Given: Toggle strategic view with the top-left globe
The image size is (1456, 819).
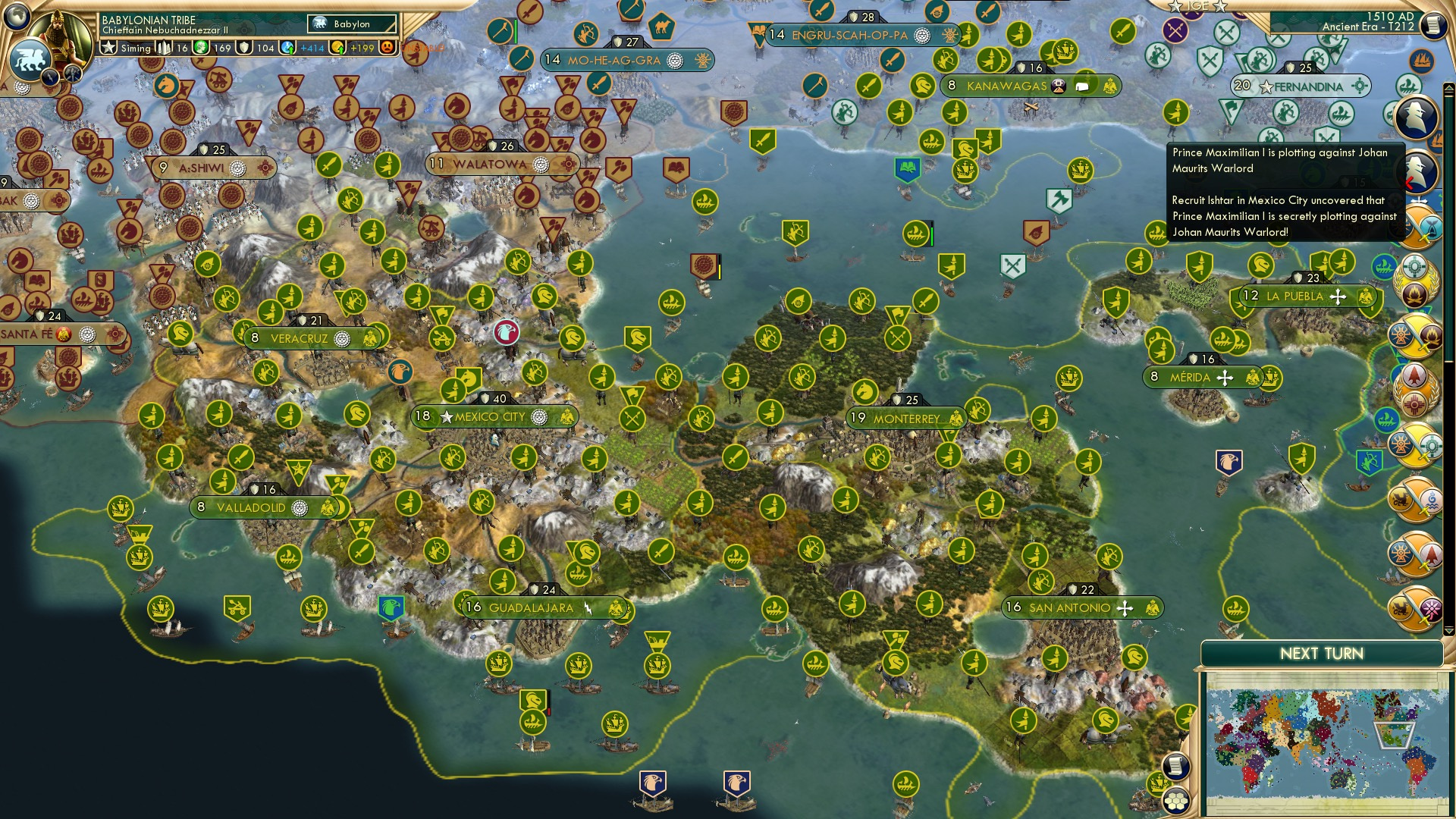Looking at the screenshot, I should tap(17, 17).
